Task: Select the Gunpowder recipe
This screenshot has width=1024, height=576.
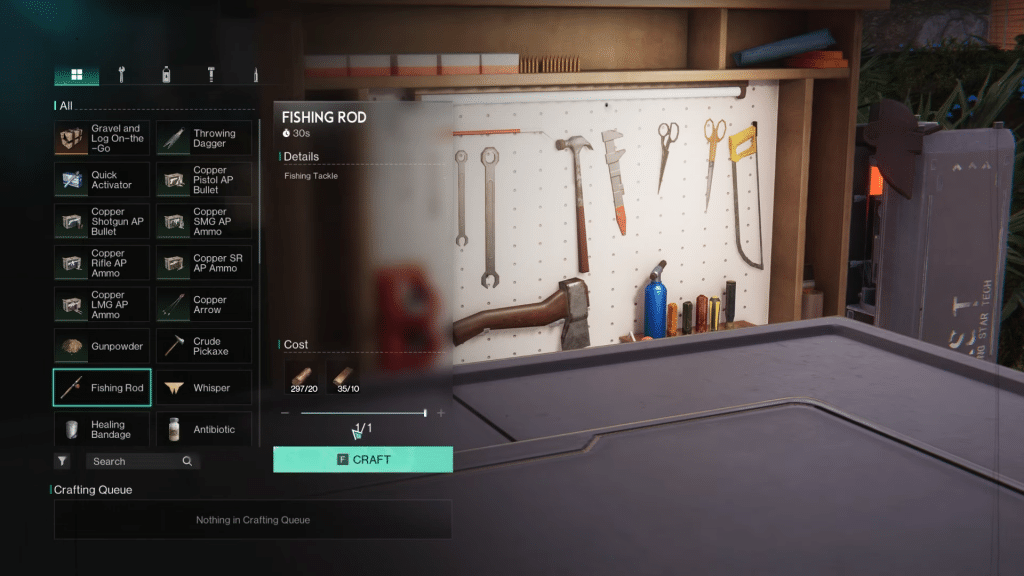Action: point(102,346)
